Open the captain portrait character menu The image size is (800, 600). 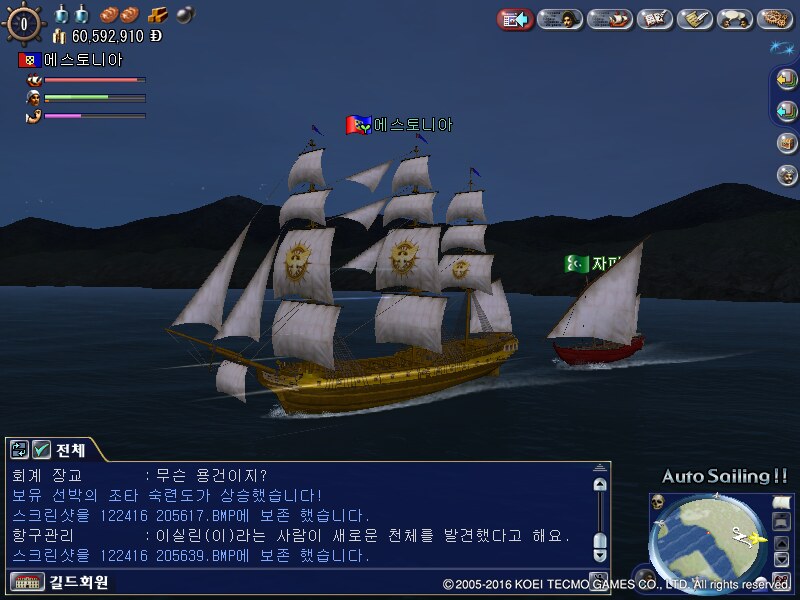(561, 19)
